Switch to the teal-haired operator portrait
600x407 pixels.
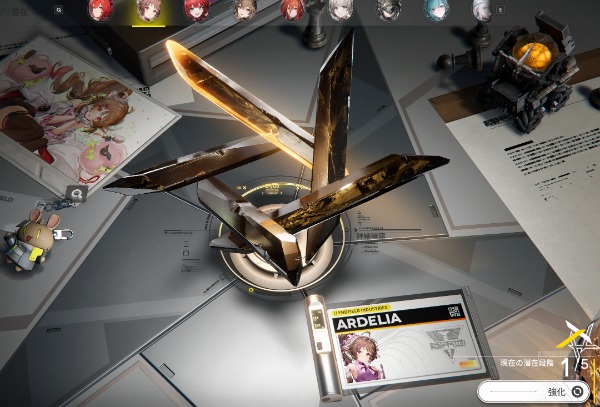(x=434, y=10)
